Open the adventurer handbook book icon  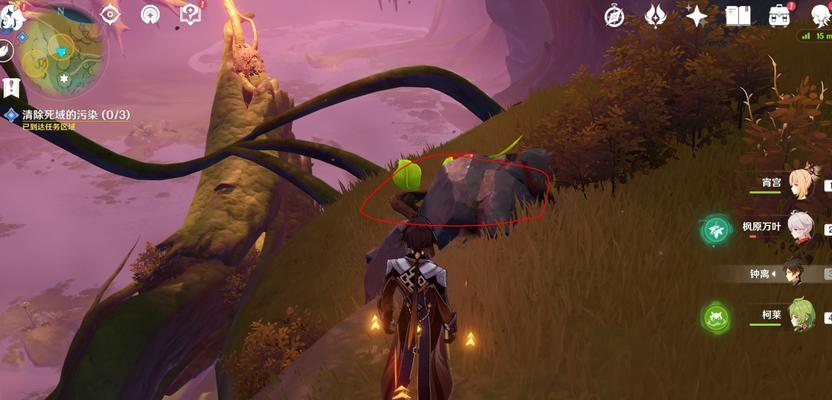pos(738,15)
